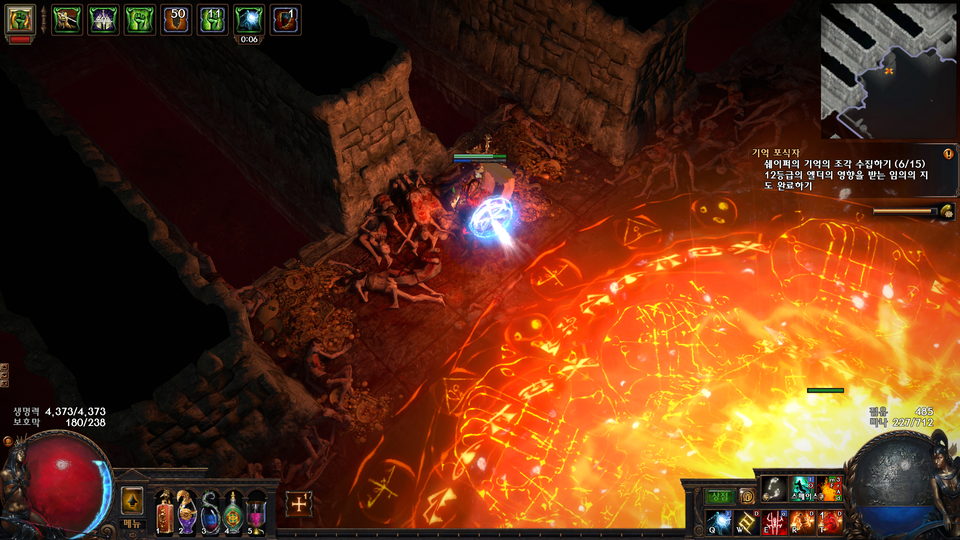Activate the teal running-figure skill
The height and width of the screenshot is (540, 960).
pos(802,488)
